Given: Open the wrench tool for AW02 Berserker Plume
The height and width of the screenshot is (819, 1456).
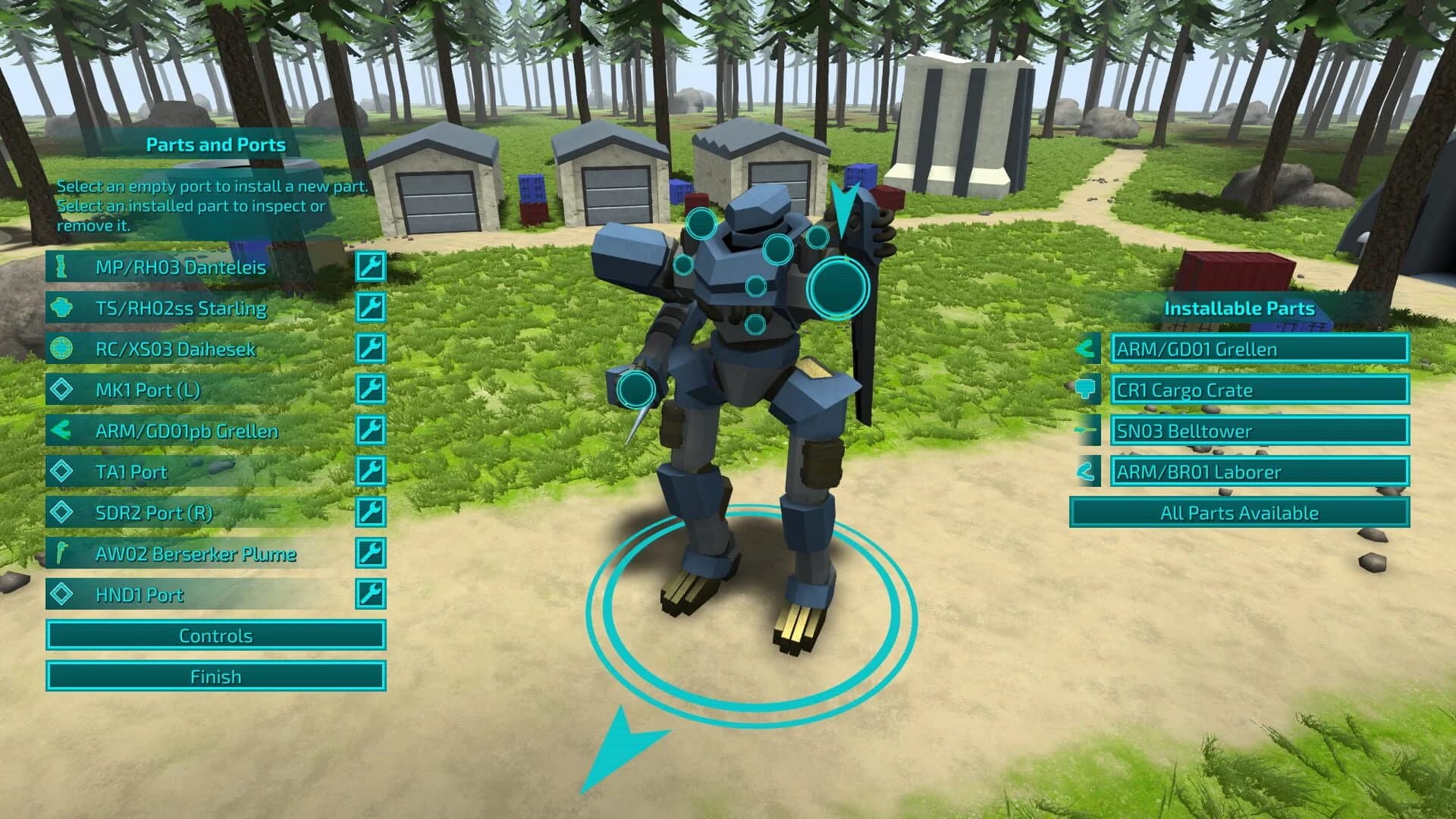Looking at the screenshot, I should point(371,554).
